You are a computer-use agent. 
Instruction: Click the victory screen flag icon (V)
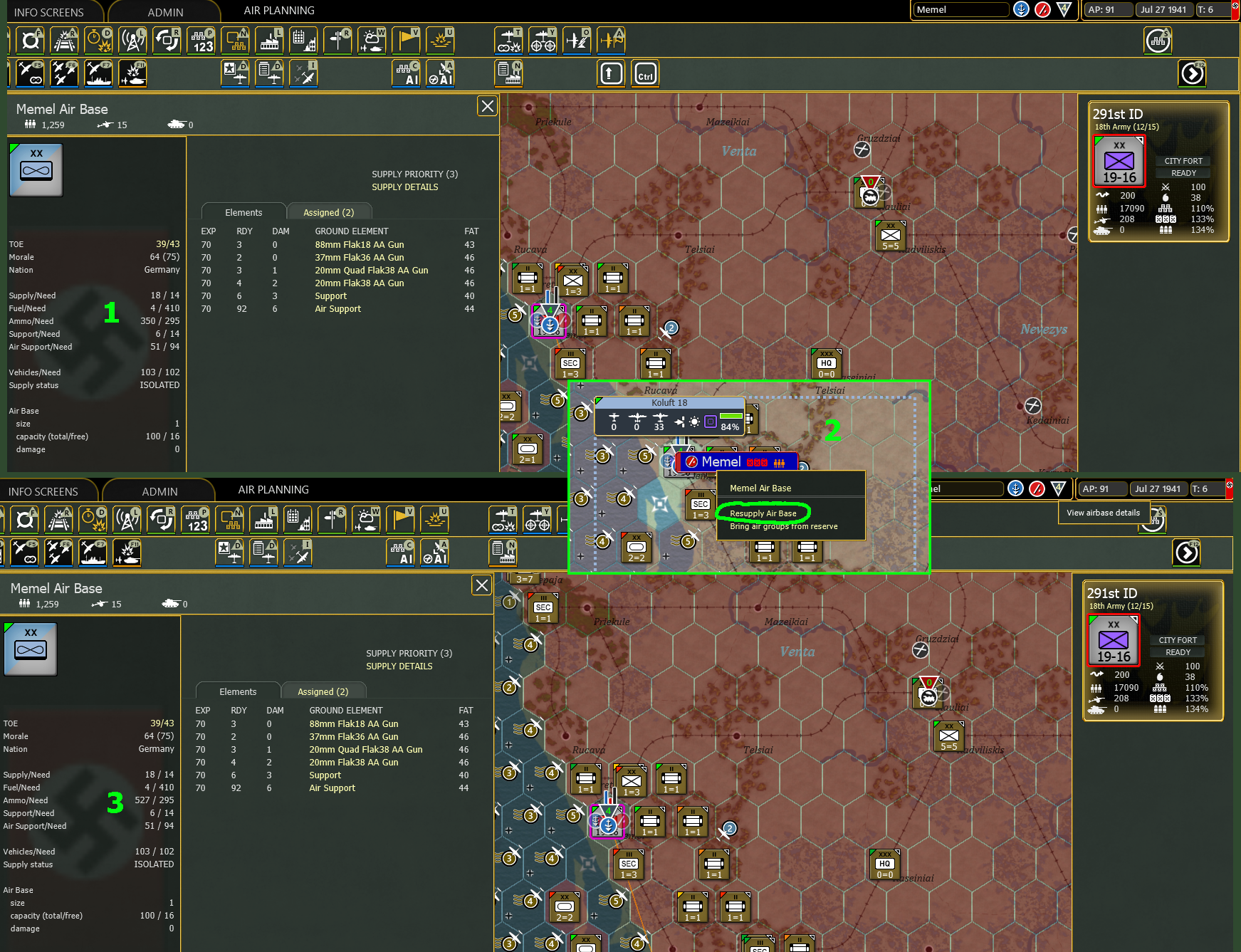click(x=406, y=41)
